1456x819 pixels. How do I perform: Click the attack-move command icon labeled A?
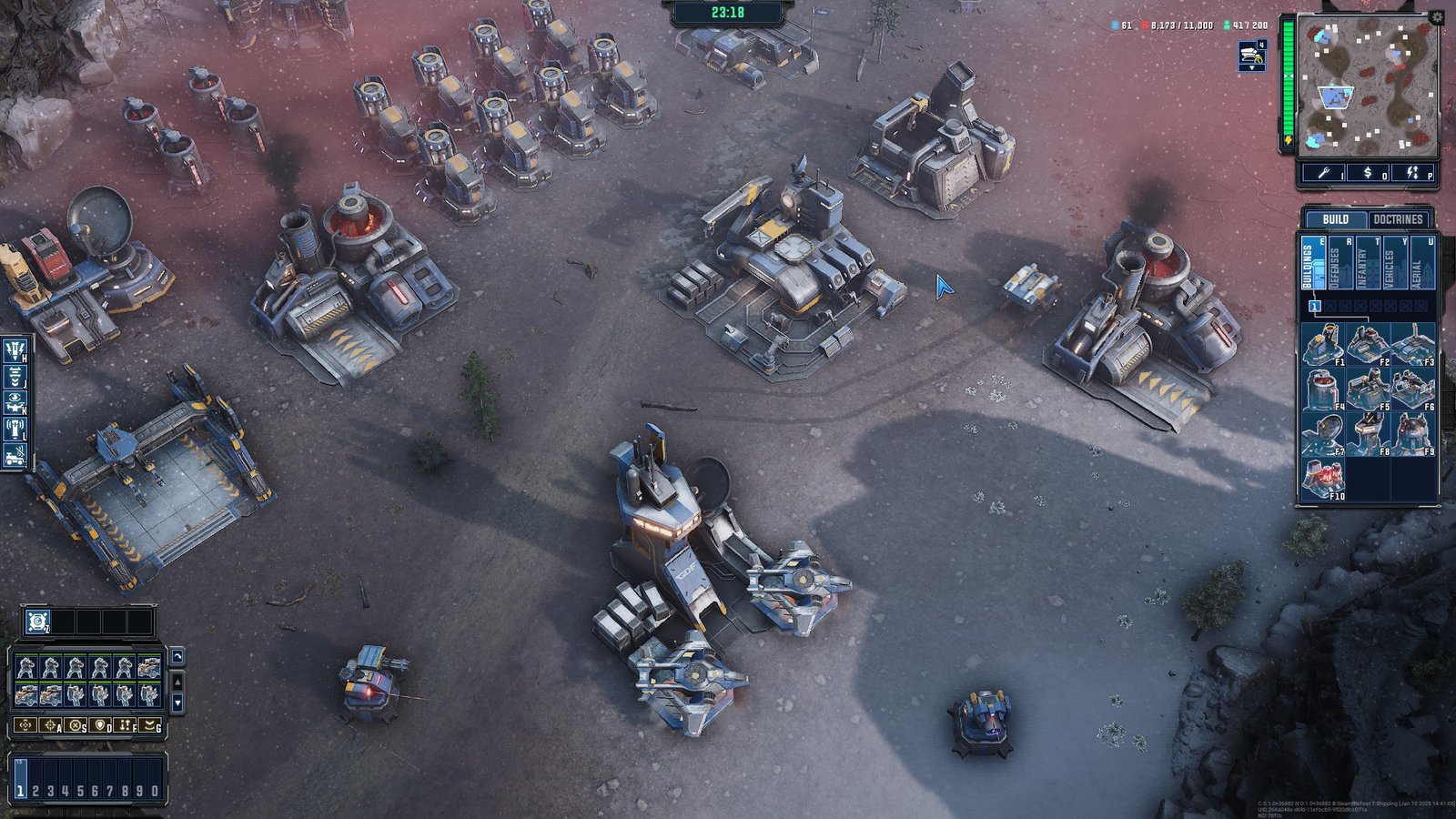pos(50,725)
